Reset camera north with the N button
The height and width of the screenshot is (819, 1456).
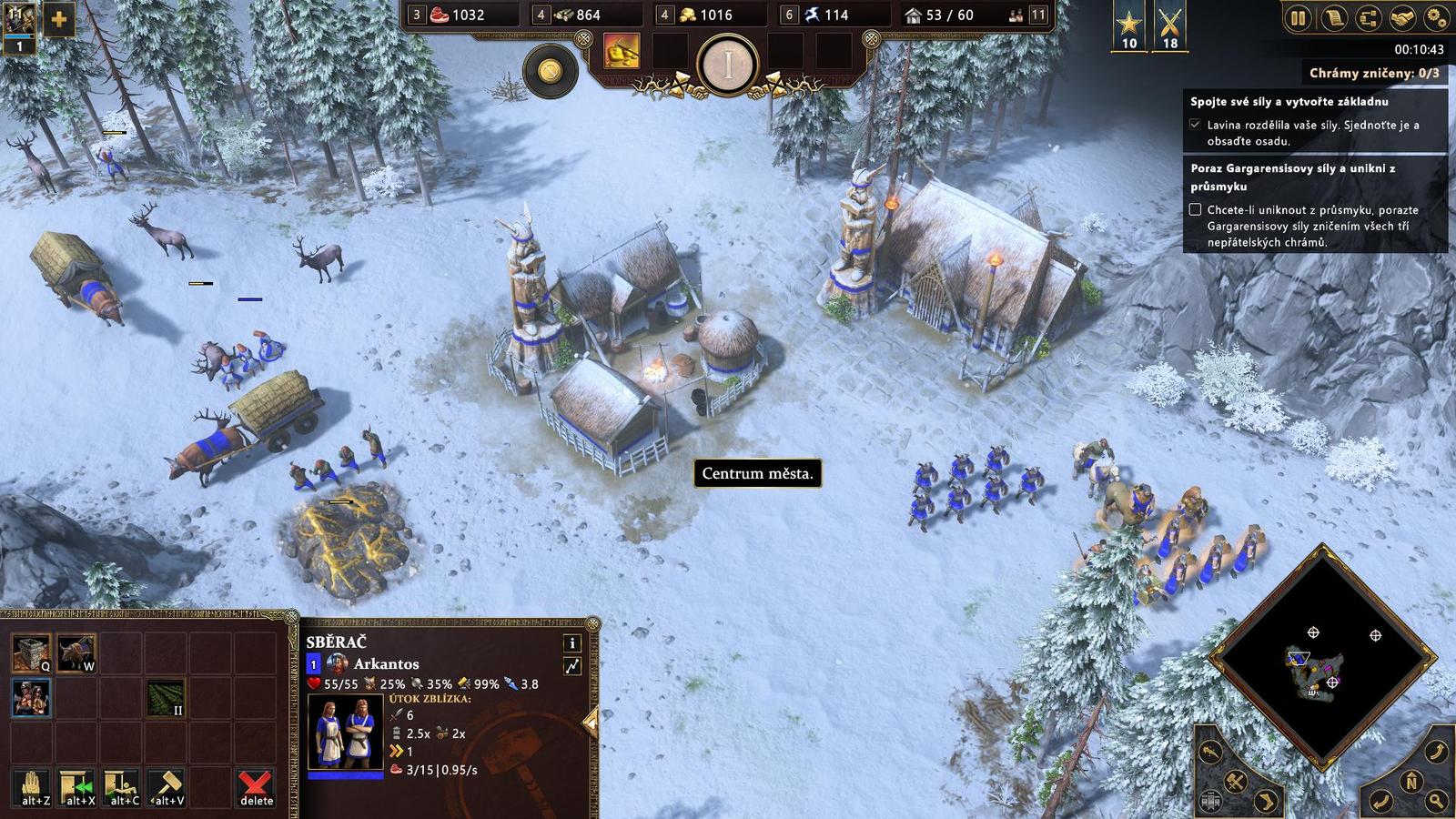(1411, 783)
